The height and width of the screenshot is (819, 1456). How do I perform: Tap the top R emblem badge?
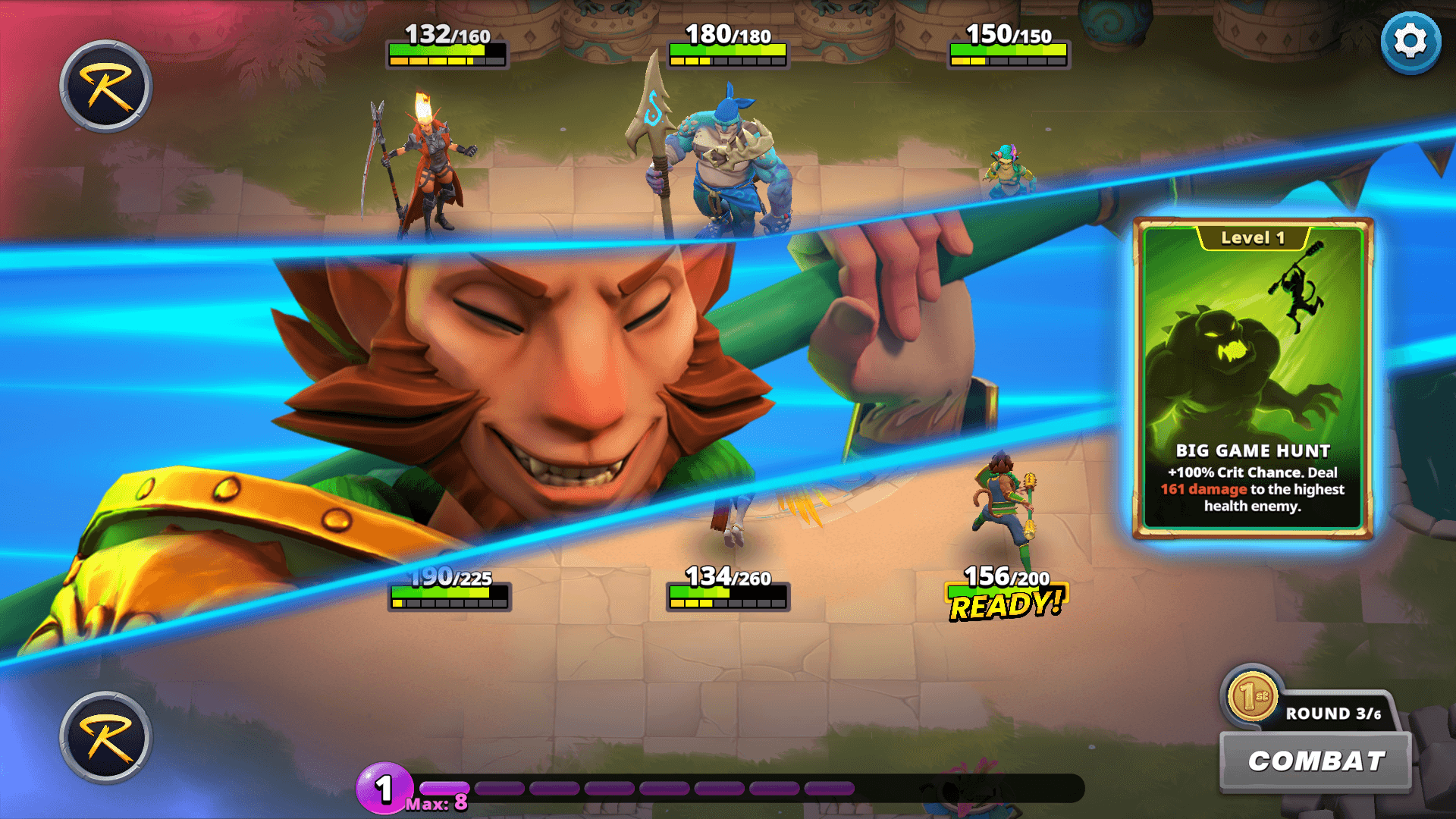tap(106, 86)
